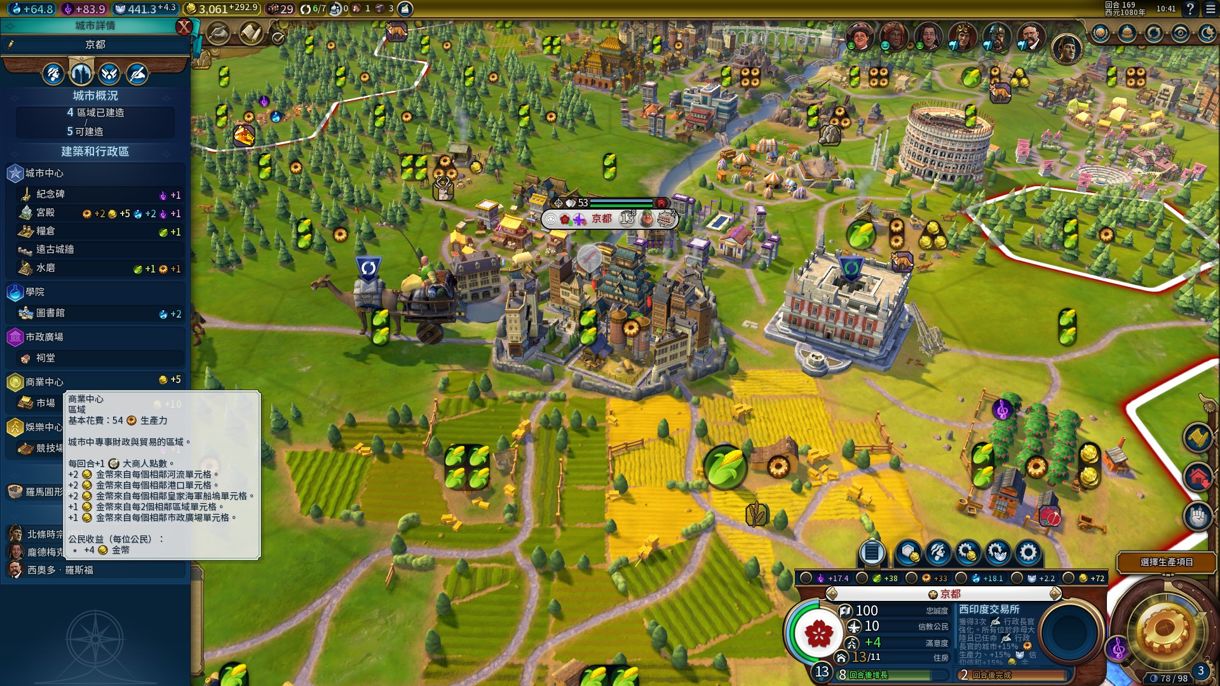Open the research tree quill button
Image resolution: width=1220 pixels, height=686 pixels.
(219, 34)
